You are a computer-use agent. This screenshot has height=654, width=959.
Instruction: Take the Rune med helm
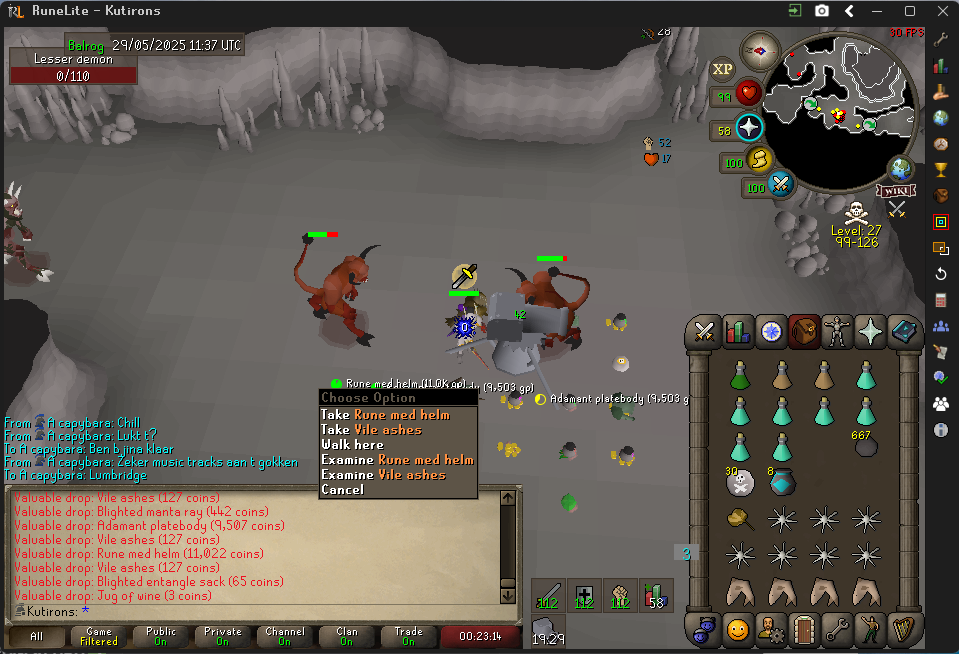(397, 414)
